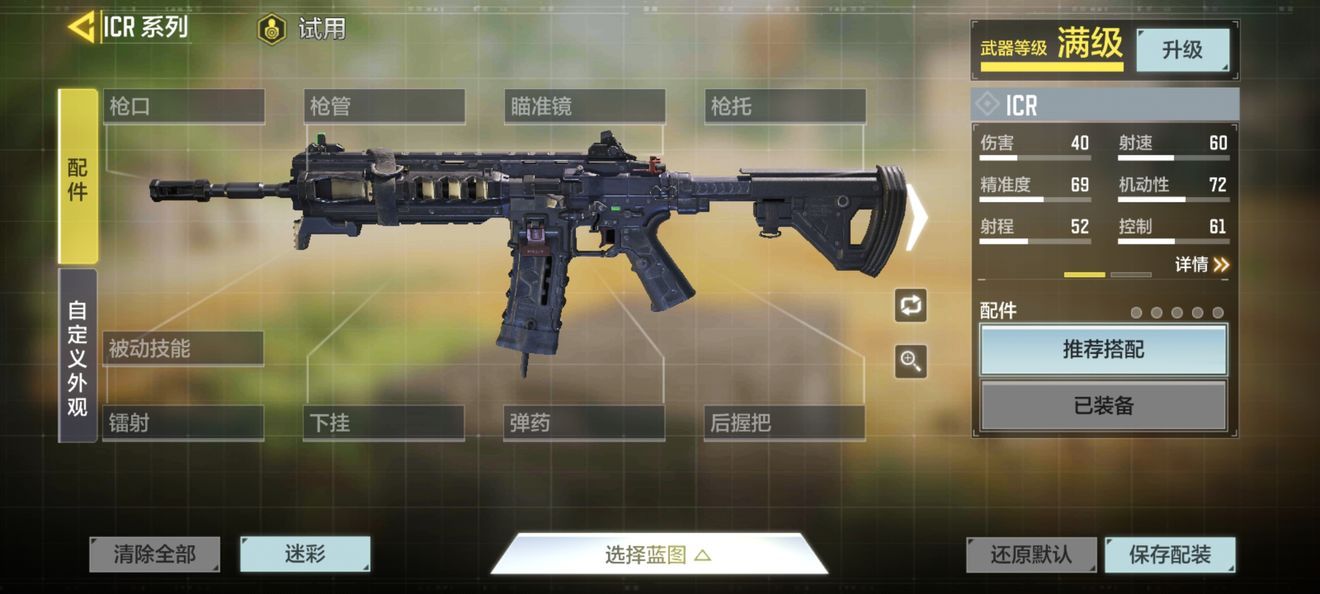Click the 清除全部 clear all button

(154, 554)
